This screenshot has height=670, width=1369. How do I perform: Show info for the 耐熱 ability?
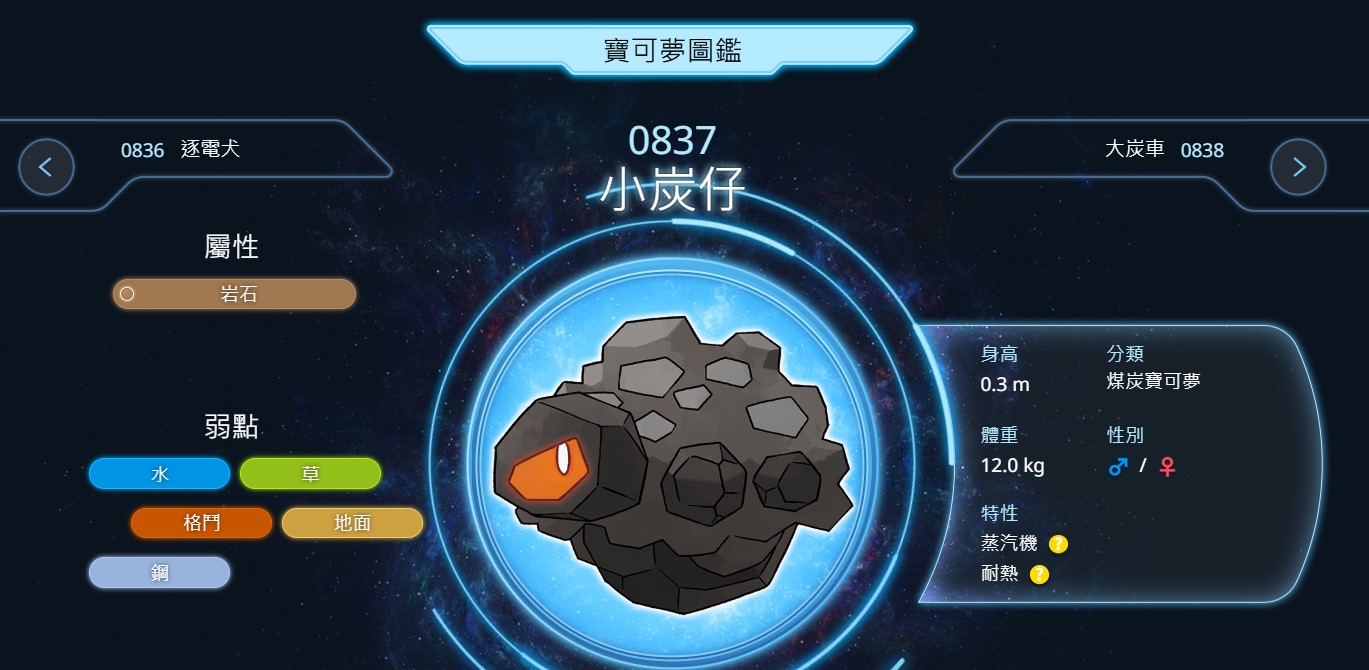(1039, 574)
